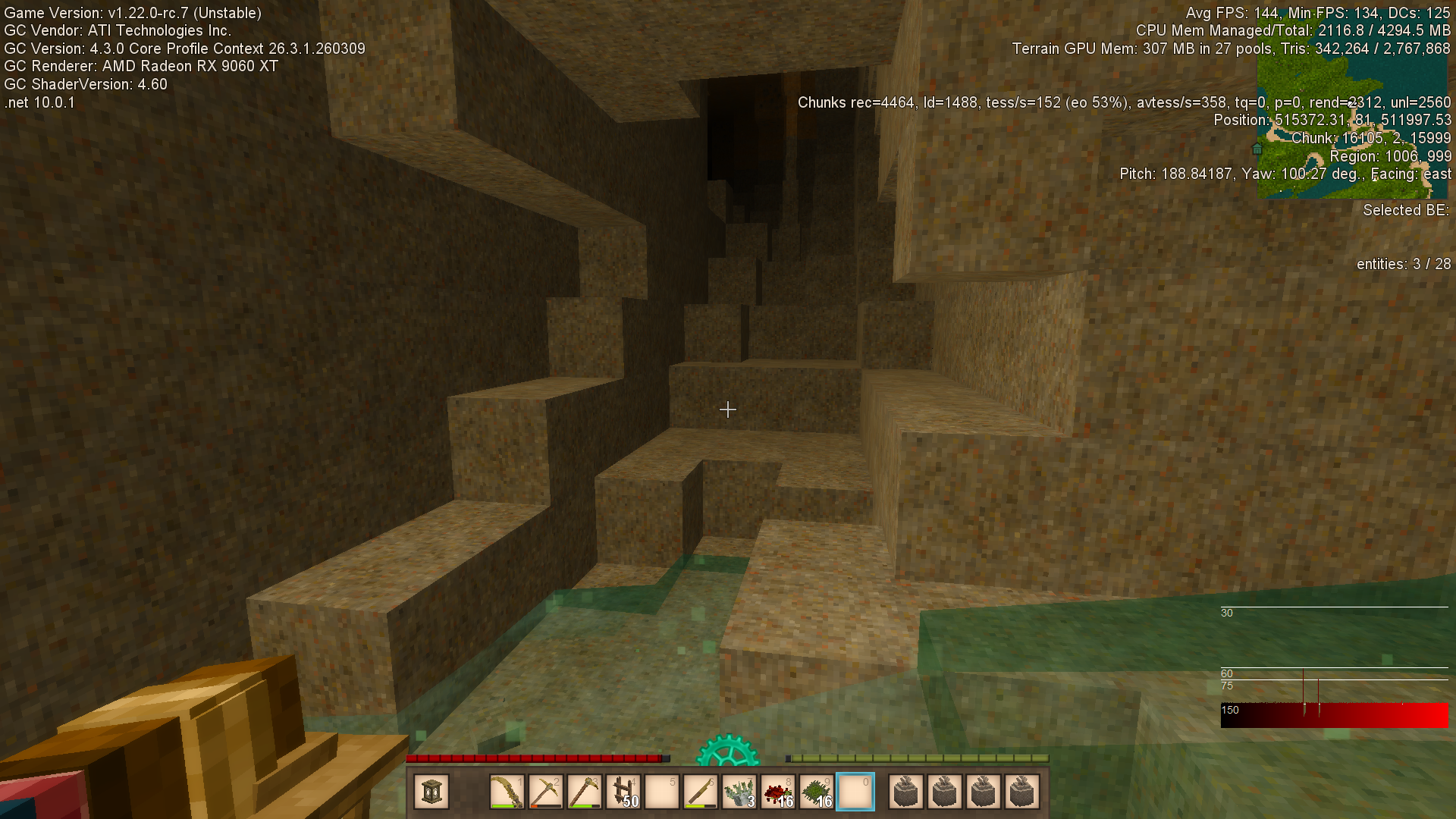The image size is (1456, 819).
Task: Select the lantern in the offhand slot
Action: (431, 792)
